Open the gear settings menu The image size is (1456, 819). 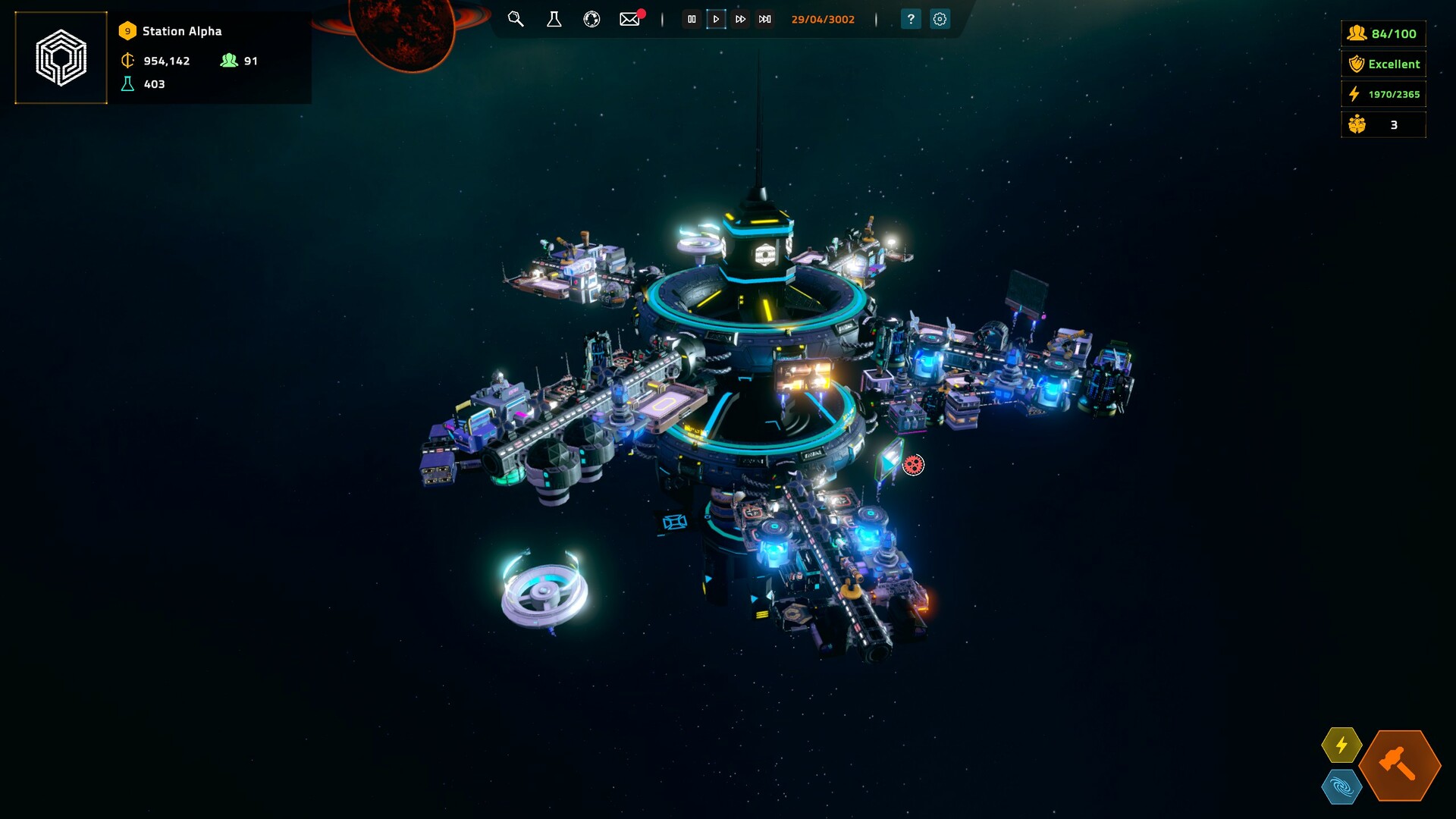(x=940, y=20)
